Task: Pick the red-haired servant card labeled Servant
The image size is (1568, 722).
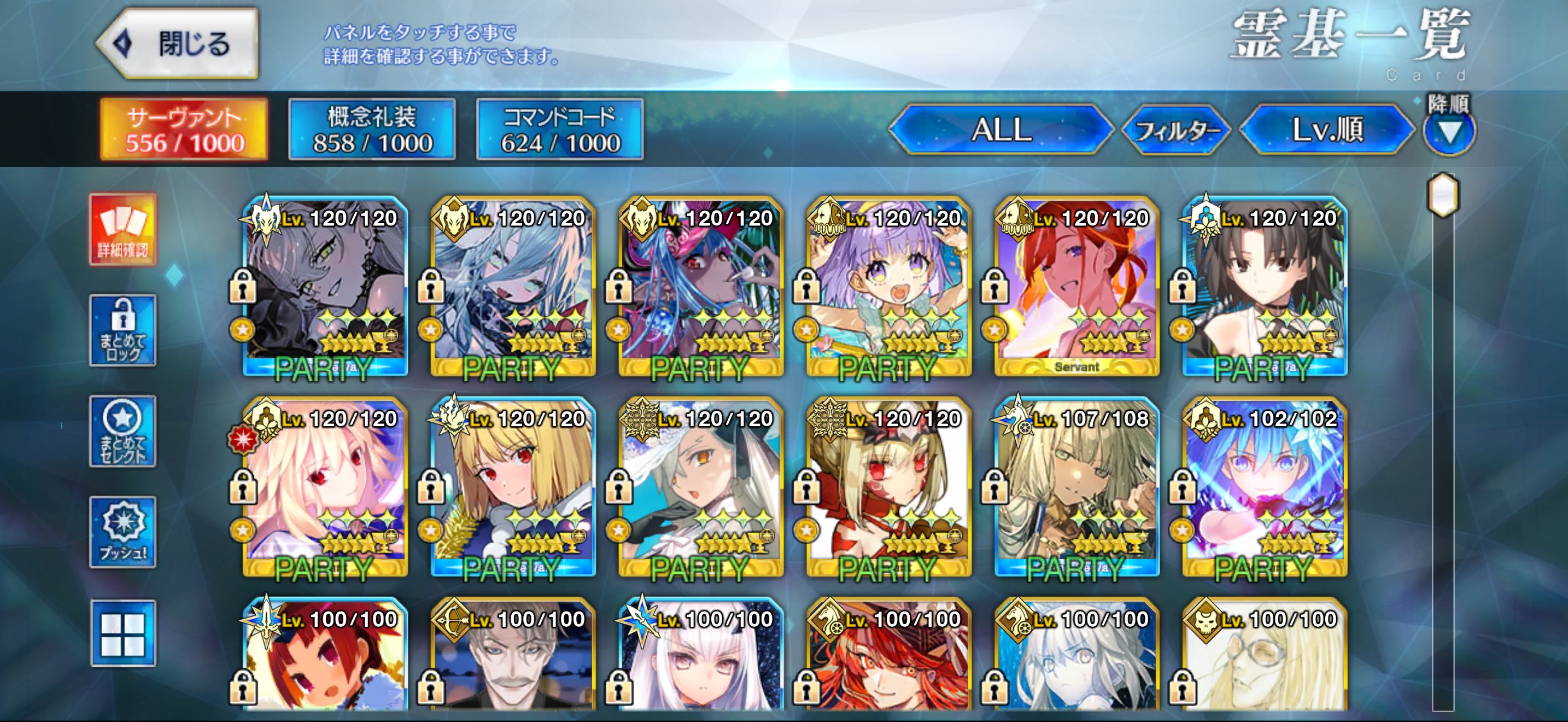Action: (x=1076, y=286)
